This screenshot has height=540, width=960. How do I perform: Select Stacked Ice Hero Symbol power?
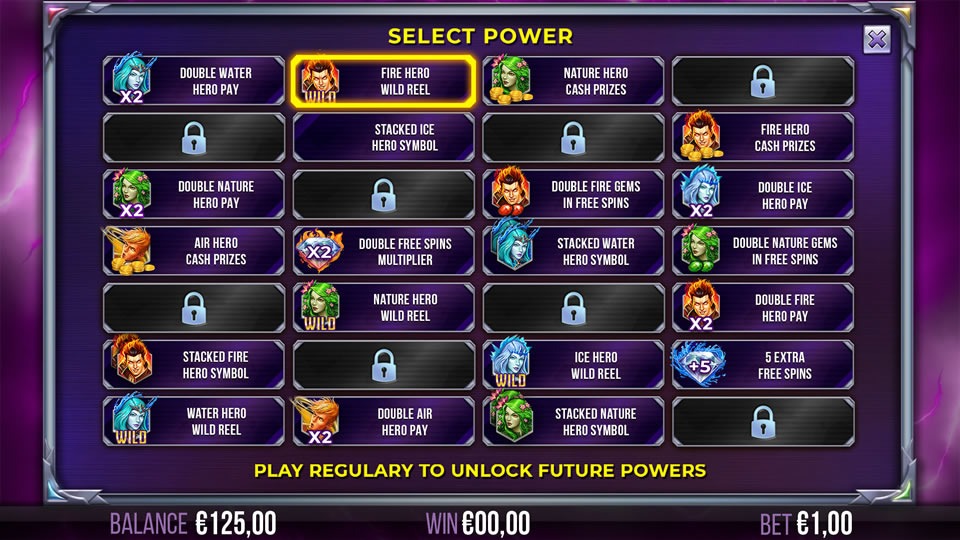click(x=383, y=137)
